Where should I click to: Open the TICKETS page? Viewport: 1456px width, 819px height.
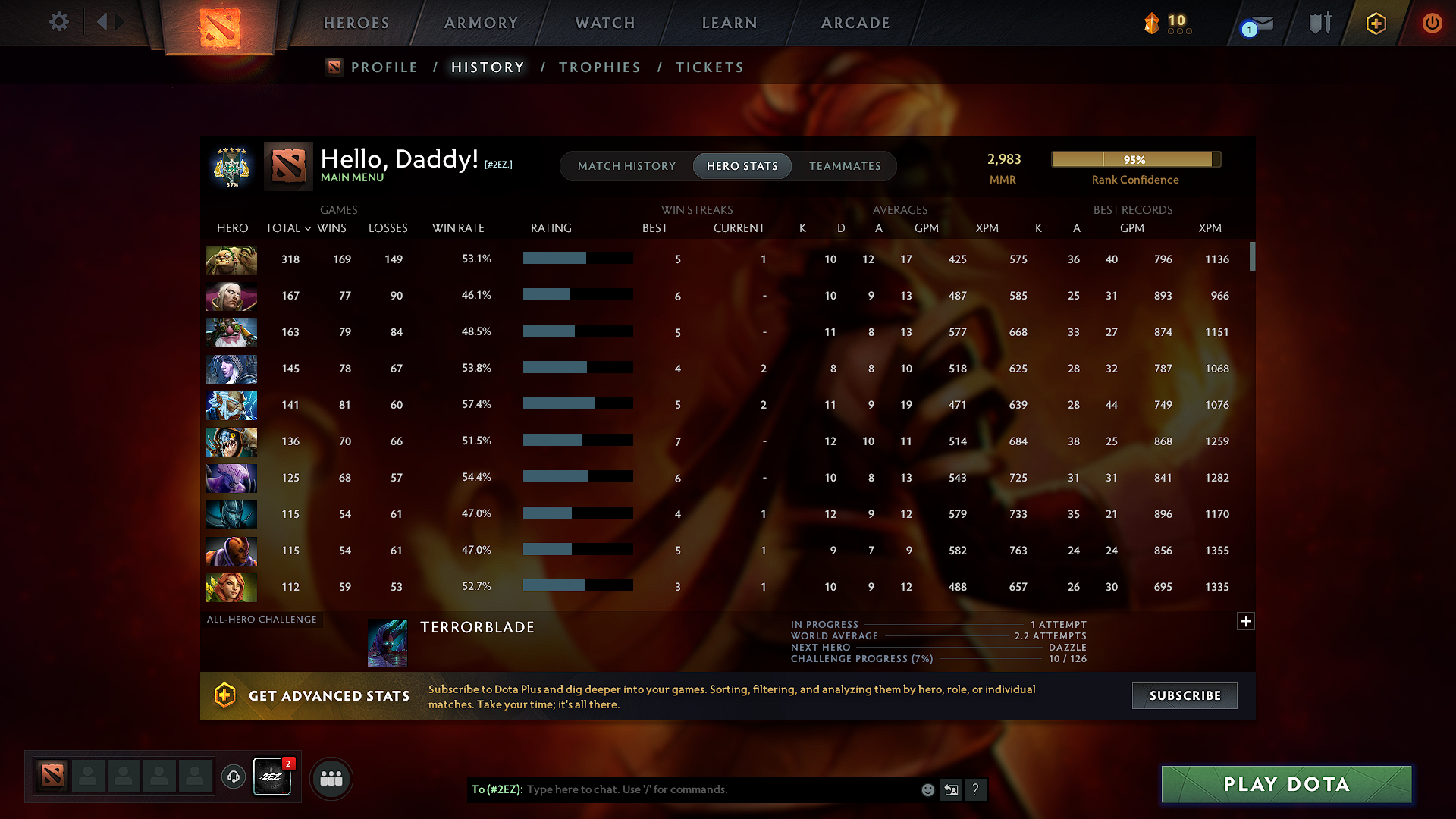point(709,67)
